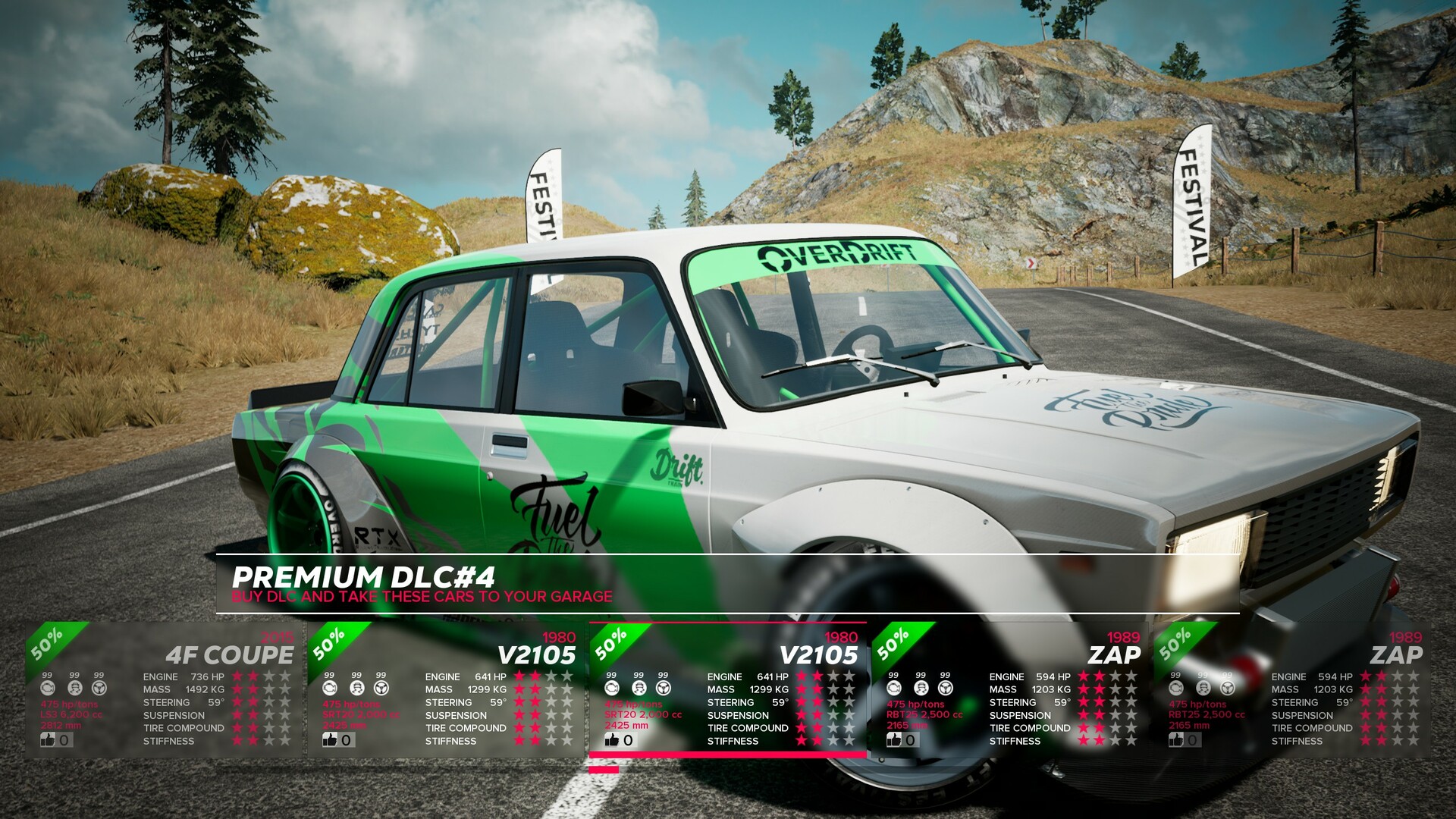Viewport: 1456px width, 819px height.
Task: Click the fourth ENGINE rating star on the highlighted V2105
Action: [849, 676]
